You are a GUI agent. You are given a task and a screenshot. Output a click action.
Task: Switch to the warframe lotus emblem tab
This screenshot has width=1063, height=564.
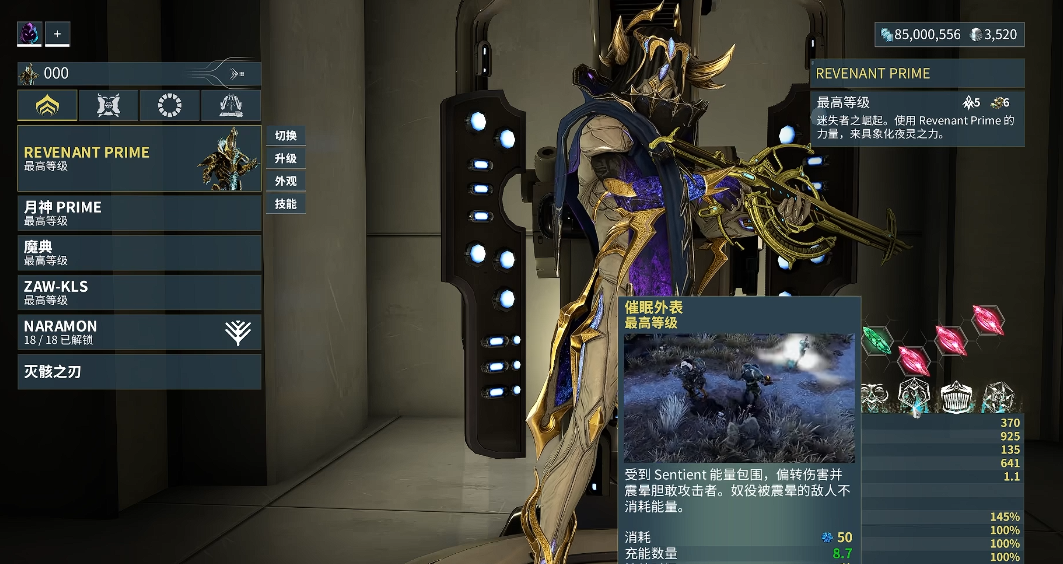pyautogui.click(x=47, y=106)
